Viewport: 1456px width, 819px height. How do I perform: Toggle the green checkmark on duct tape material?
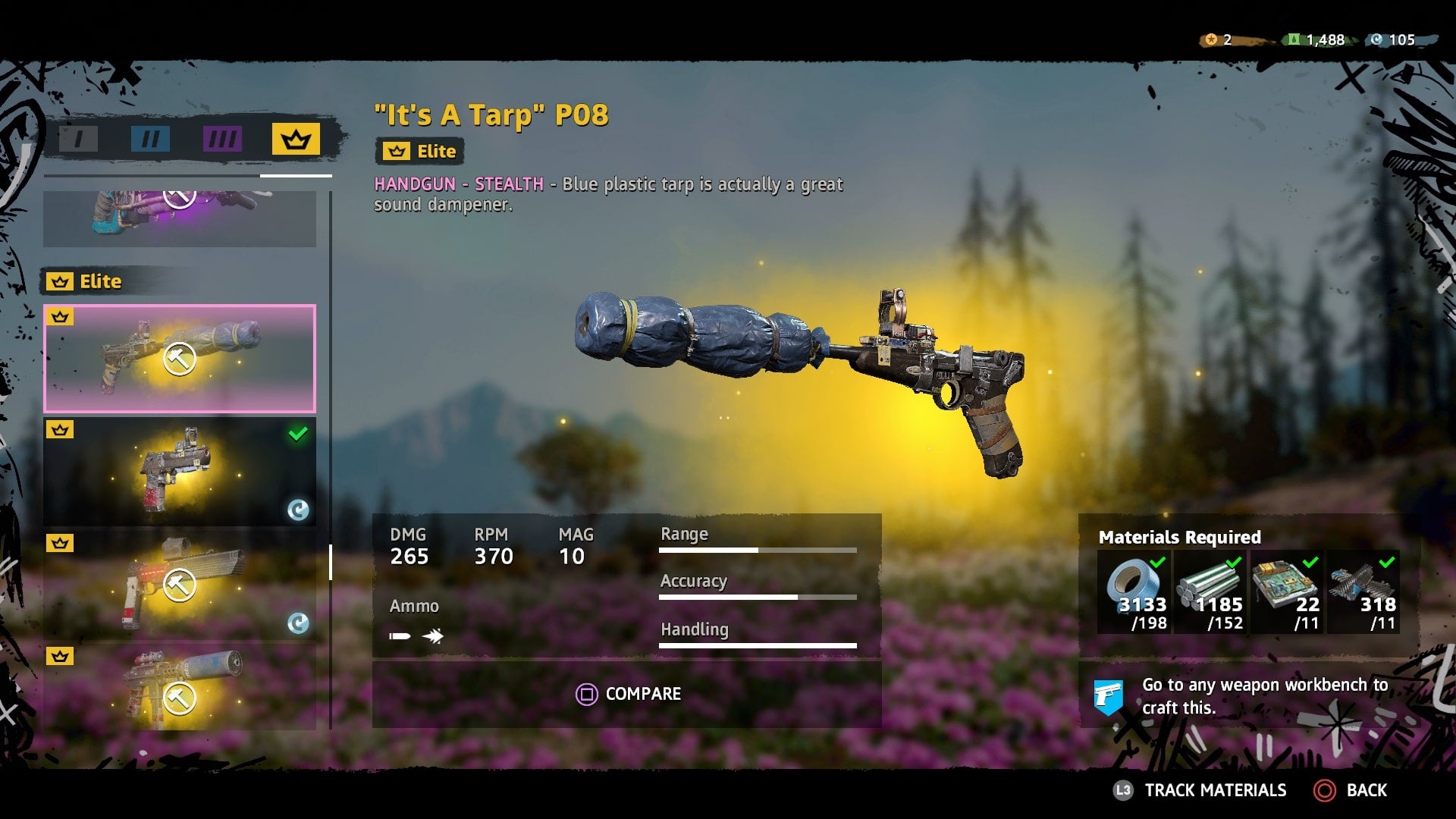coord(1159,563)
